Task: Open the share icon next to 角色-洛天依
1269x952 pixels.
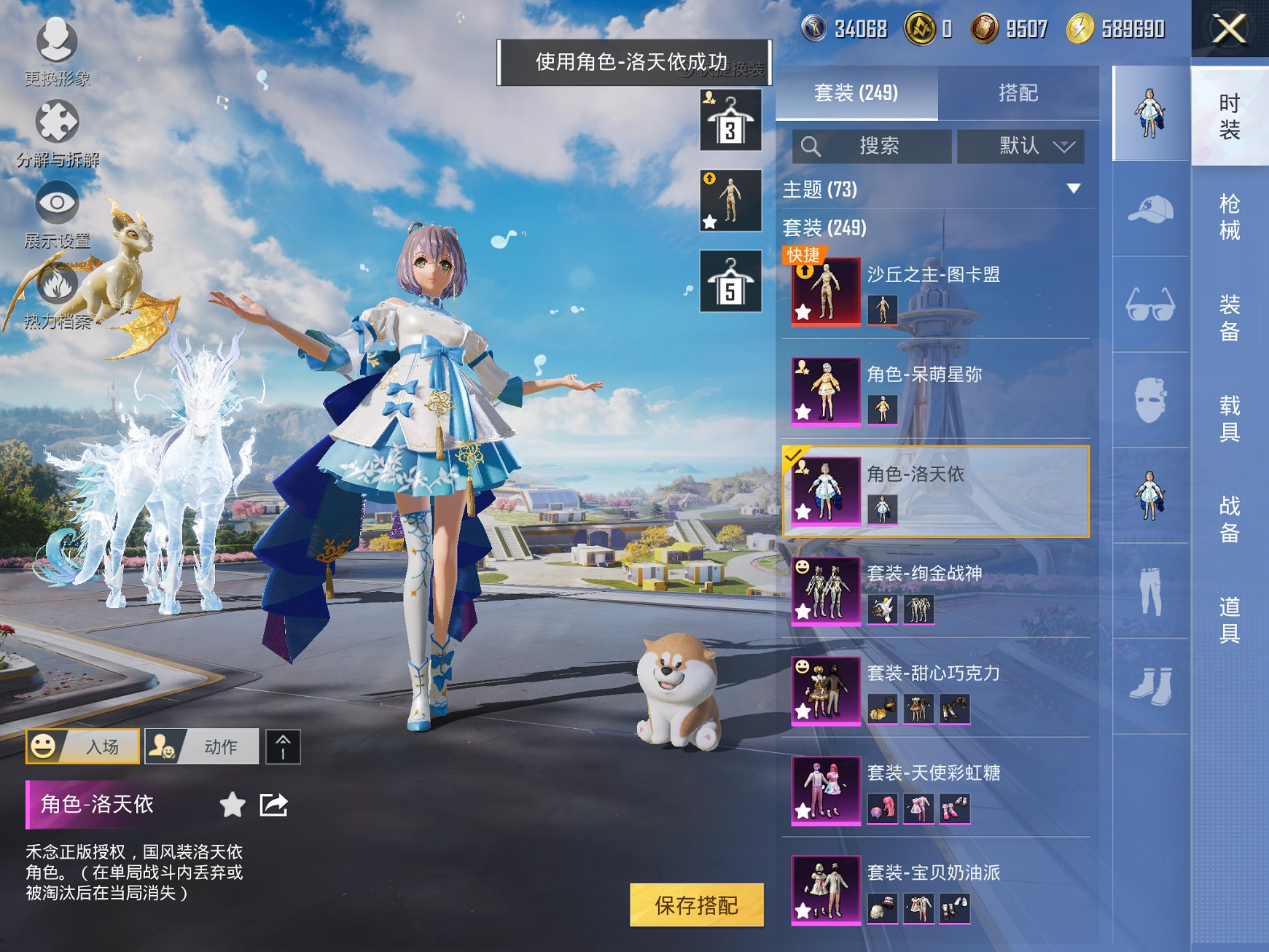Action: [272, 805]
